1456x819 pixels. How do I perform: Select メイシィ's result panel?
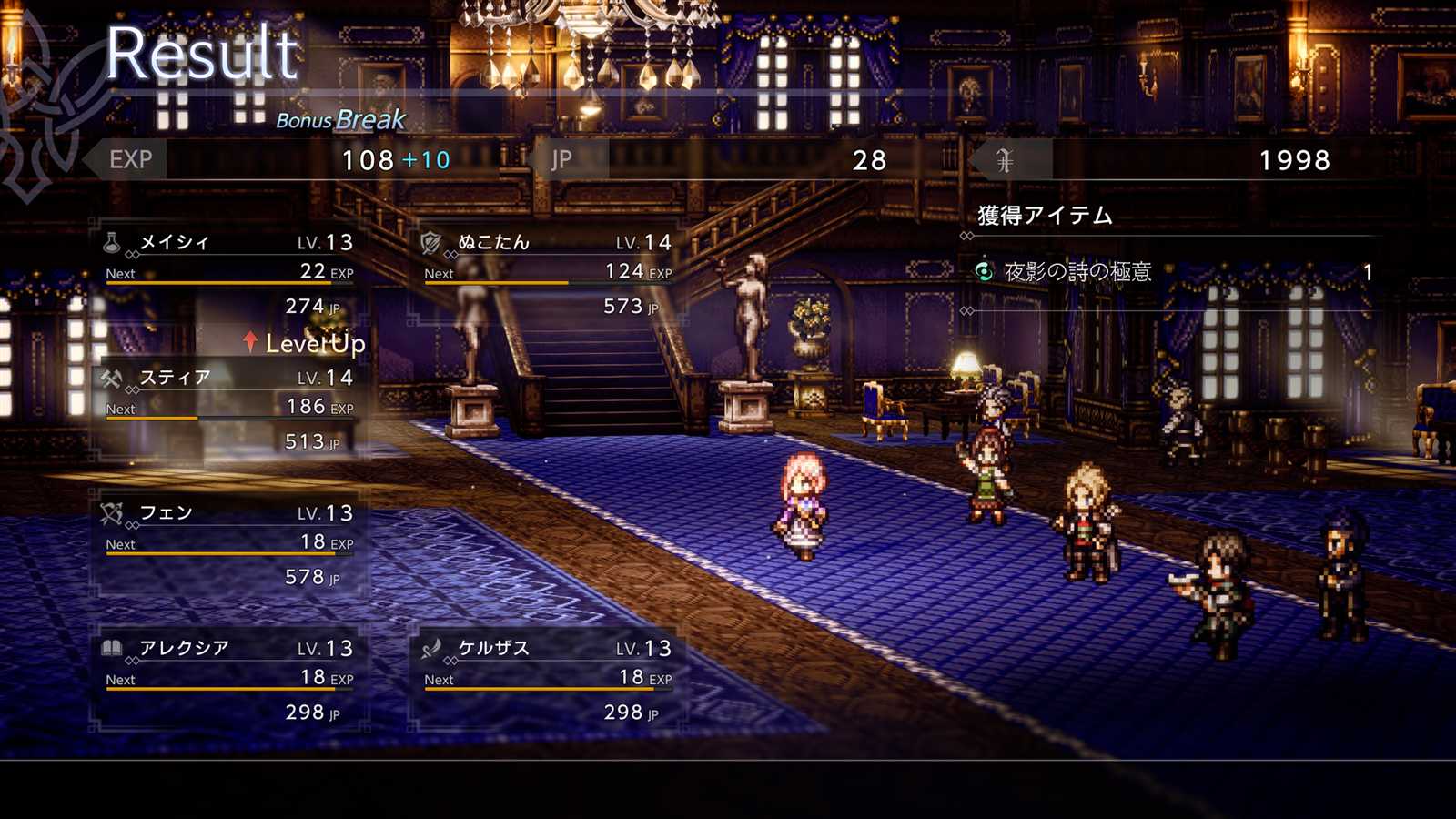pyautogui.click(x=229, y=273)
